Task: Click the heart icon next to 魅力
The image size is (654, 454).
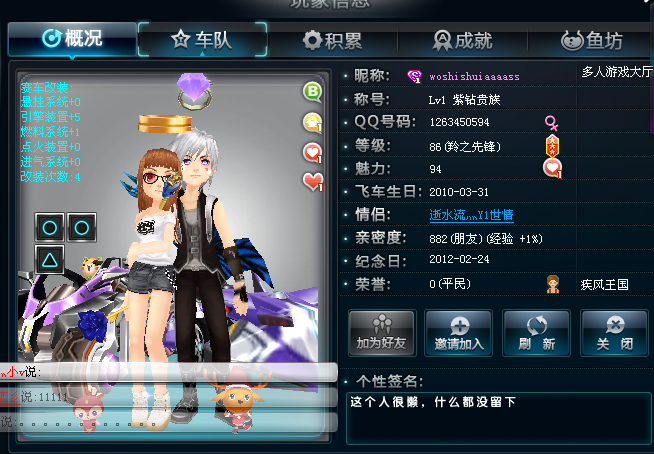Action: [x=552, y=168]
